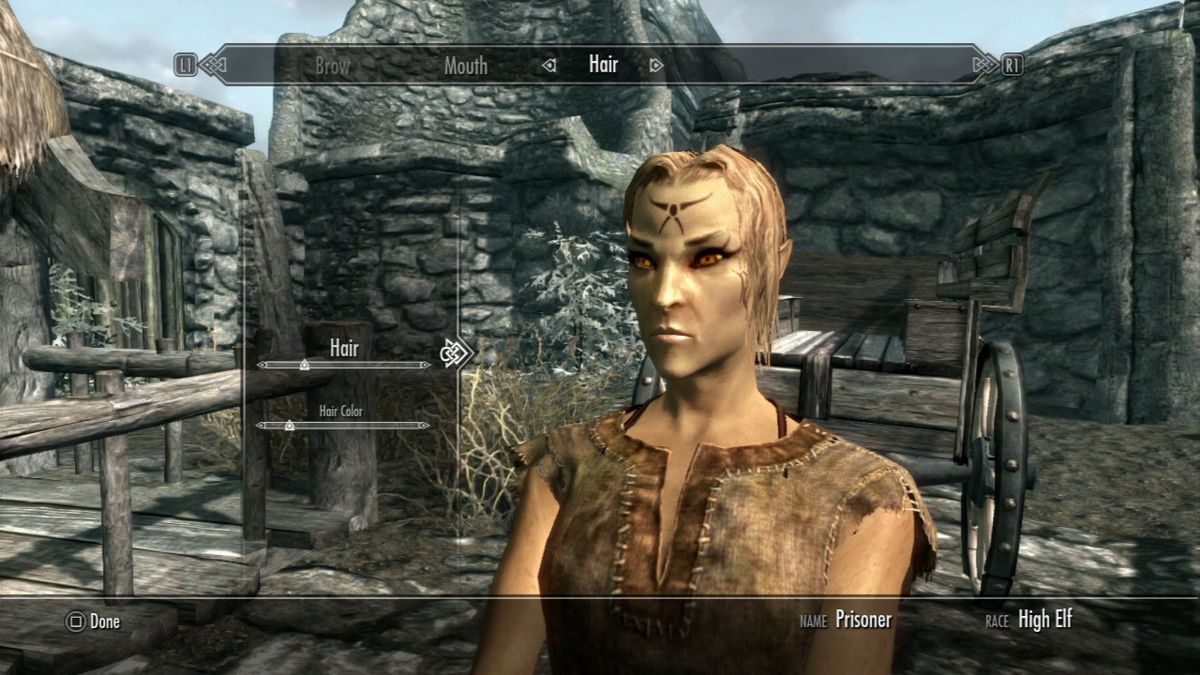
Task: Switch to the Brow tab
Action: point(333,66)
